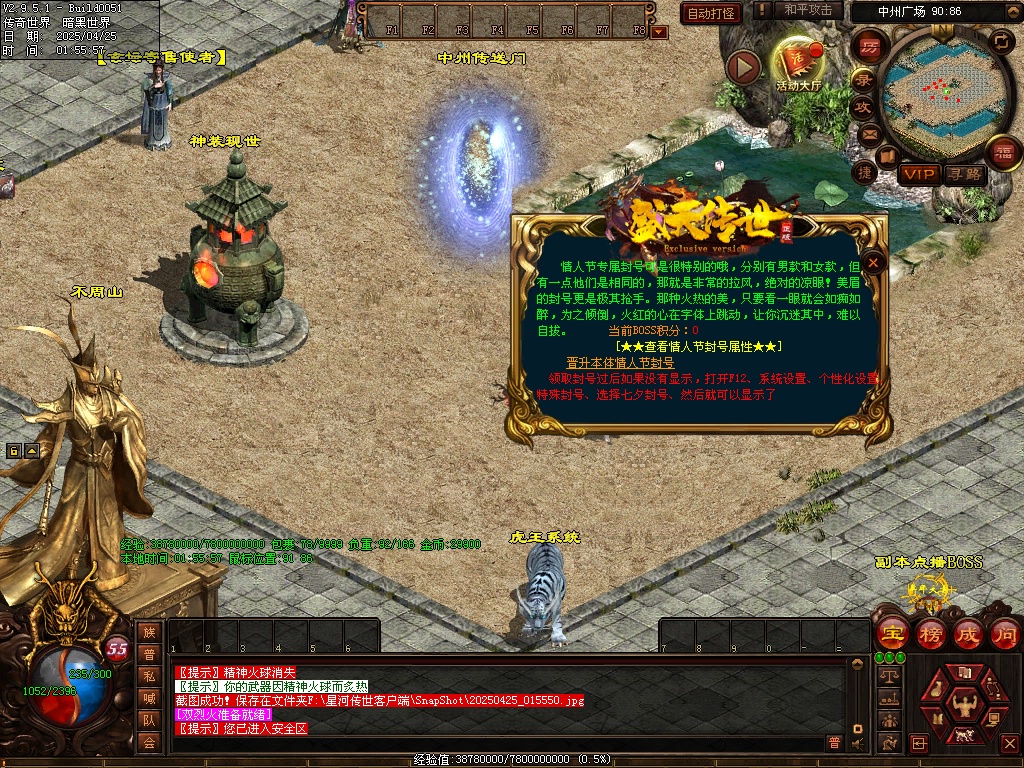This screenshot has height=768, width=1024.
Task: Activate the 寻路 pathfinding button
Action: click(x=964, y=174)
